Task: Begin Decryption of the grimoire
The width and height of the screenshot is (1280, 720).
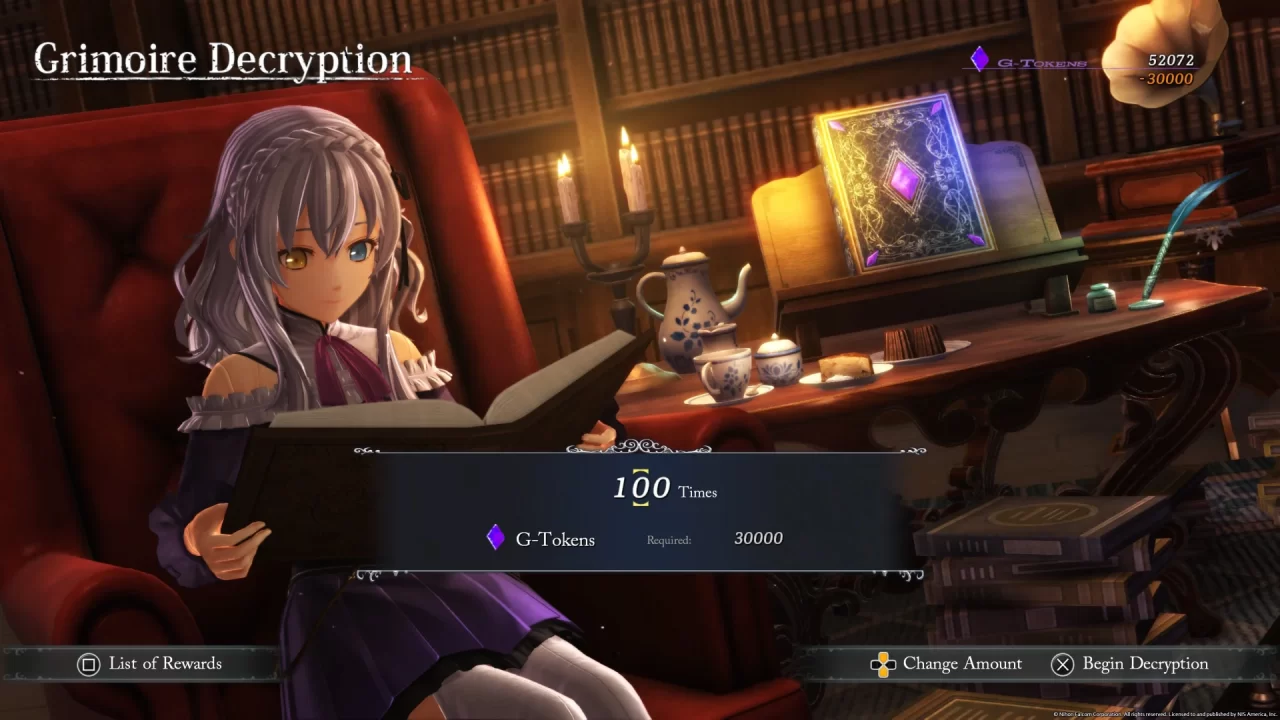Action: pyautogui.click(x=1145, y=663)
